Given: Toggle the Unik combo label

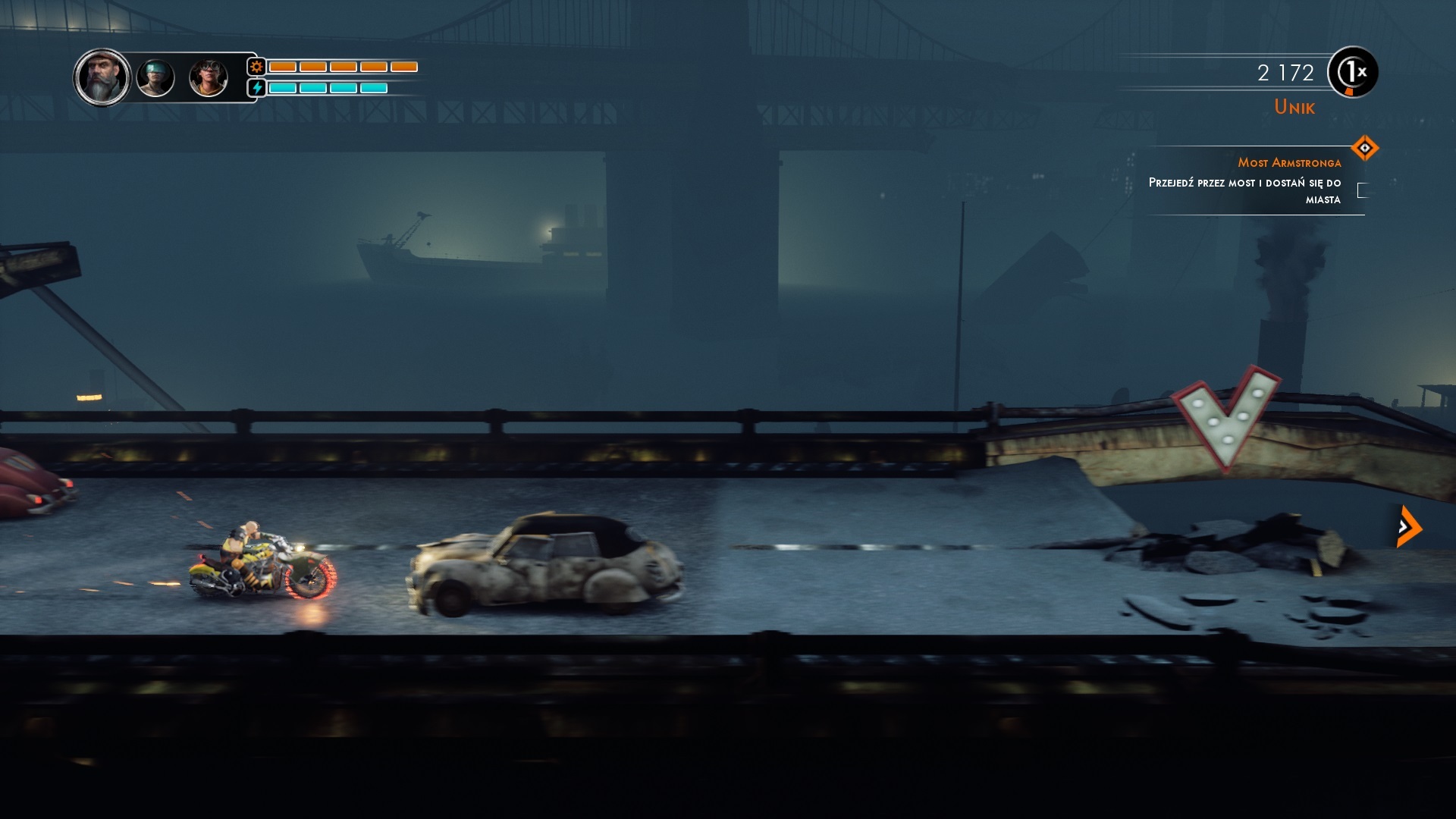Looking at the screenshot, I should 1294,107.
